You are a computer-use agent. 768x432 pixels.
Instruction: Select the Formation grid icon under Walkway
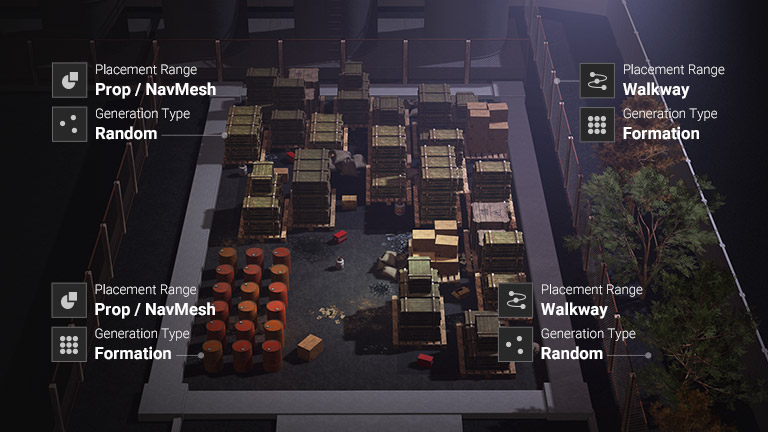point(597,124)
